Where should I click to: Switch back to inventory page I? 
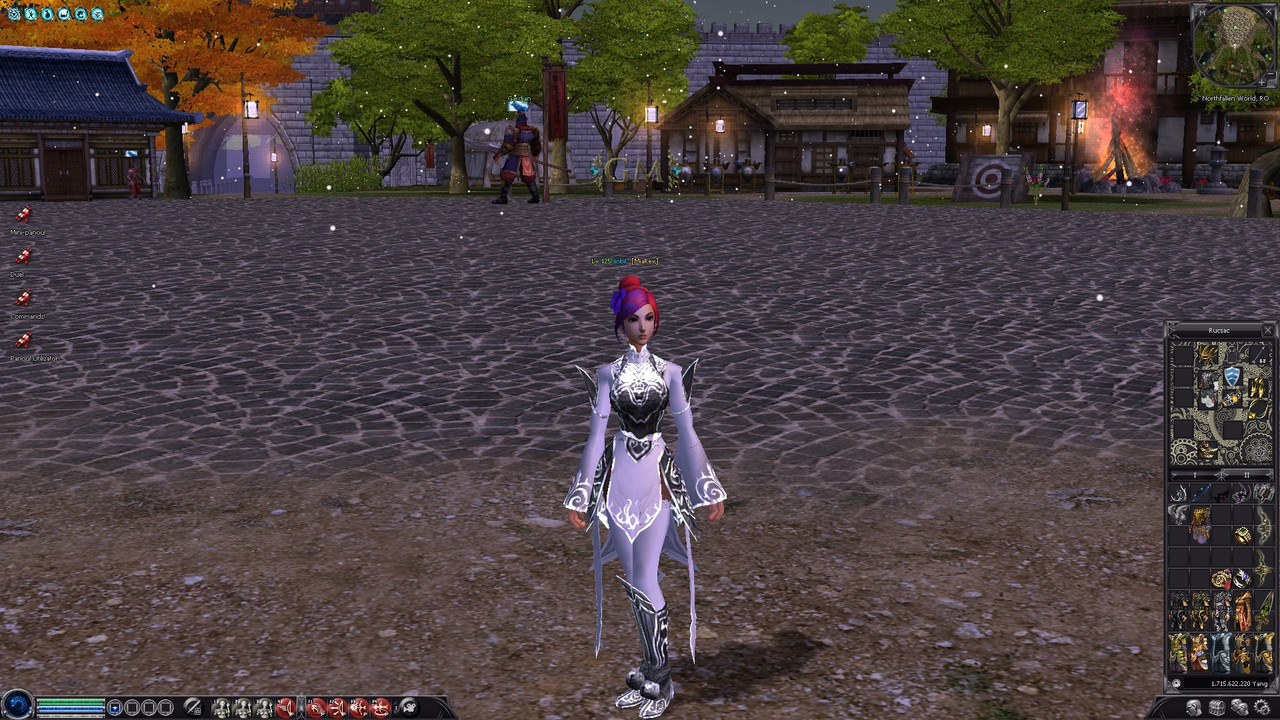(1195, 474)
